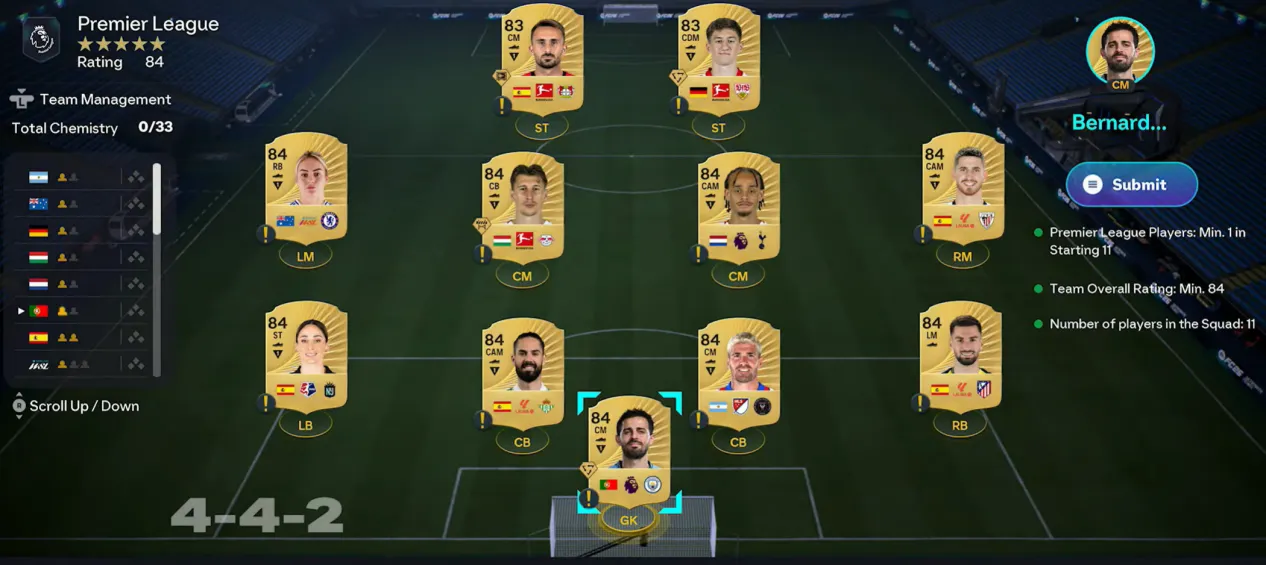Click the chemistry list scrollbar

point(156,200)
